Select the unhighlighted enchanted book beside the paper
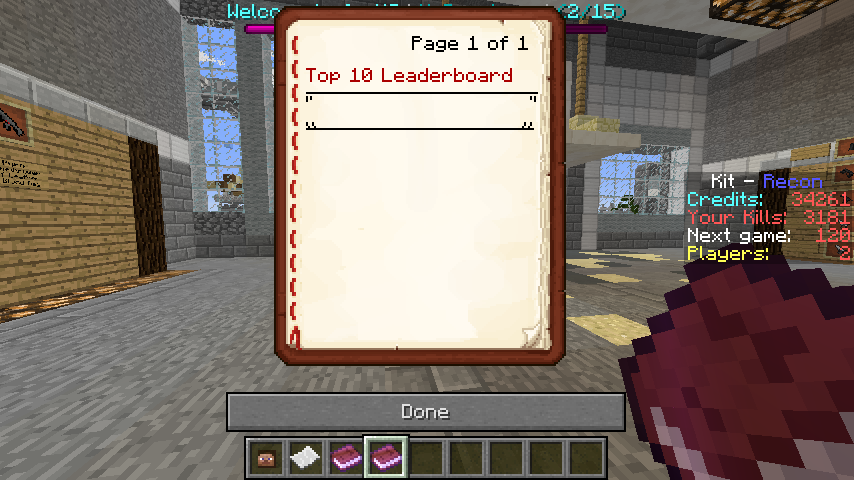The image size is (854, 480). [345, 458]
